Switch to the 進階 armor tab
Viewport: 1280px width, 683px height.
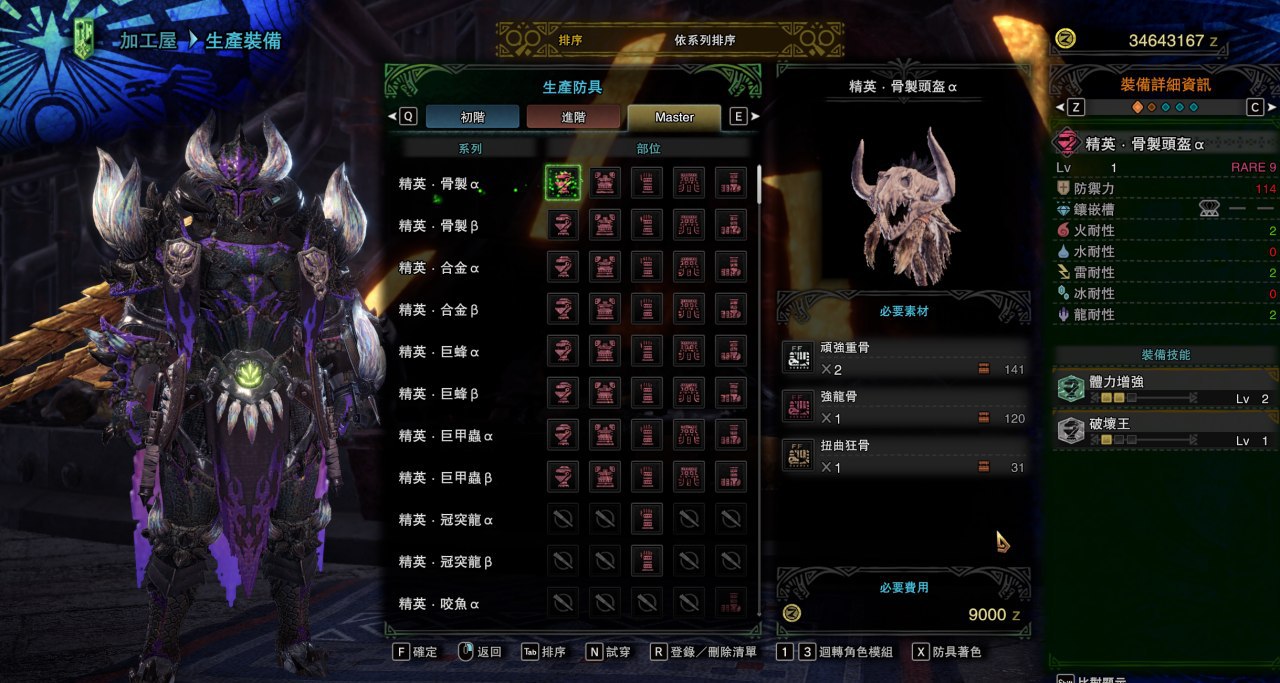573,117
